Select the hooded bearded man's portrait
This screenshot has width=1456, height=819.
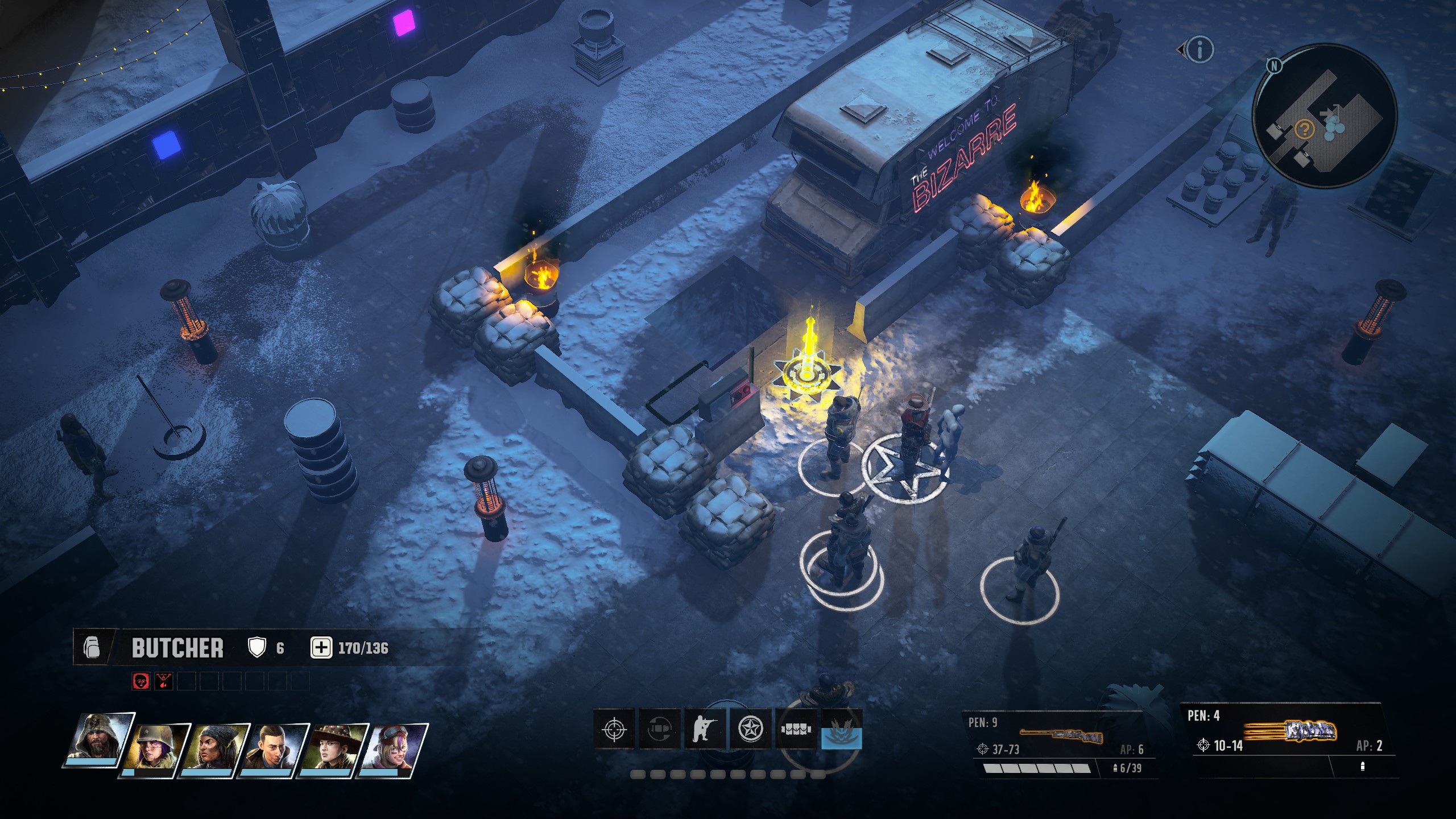(x=101, y=738)
